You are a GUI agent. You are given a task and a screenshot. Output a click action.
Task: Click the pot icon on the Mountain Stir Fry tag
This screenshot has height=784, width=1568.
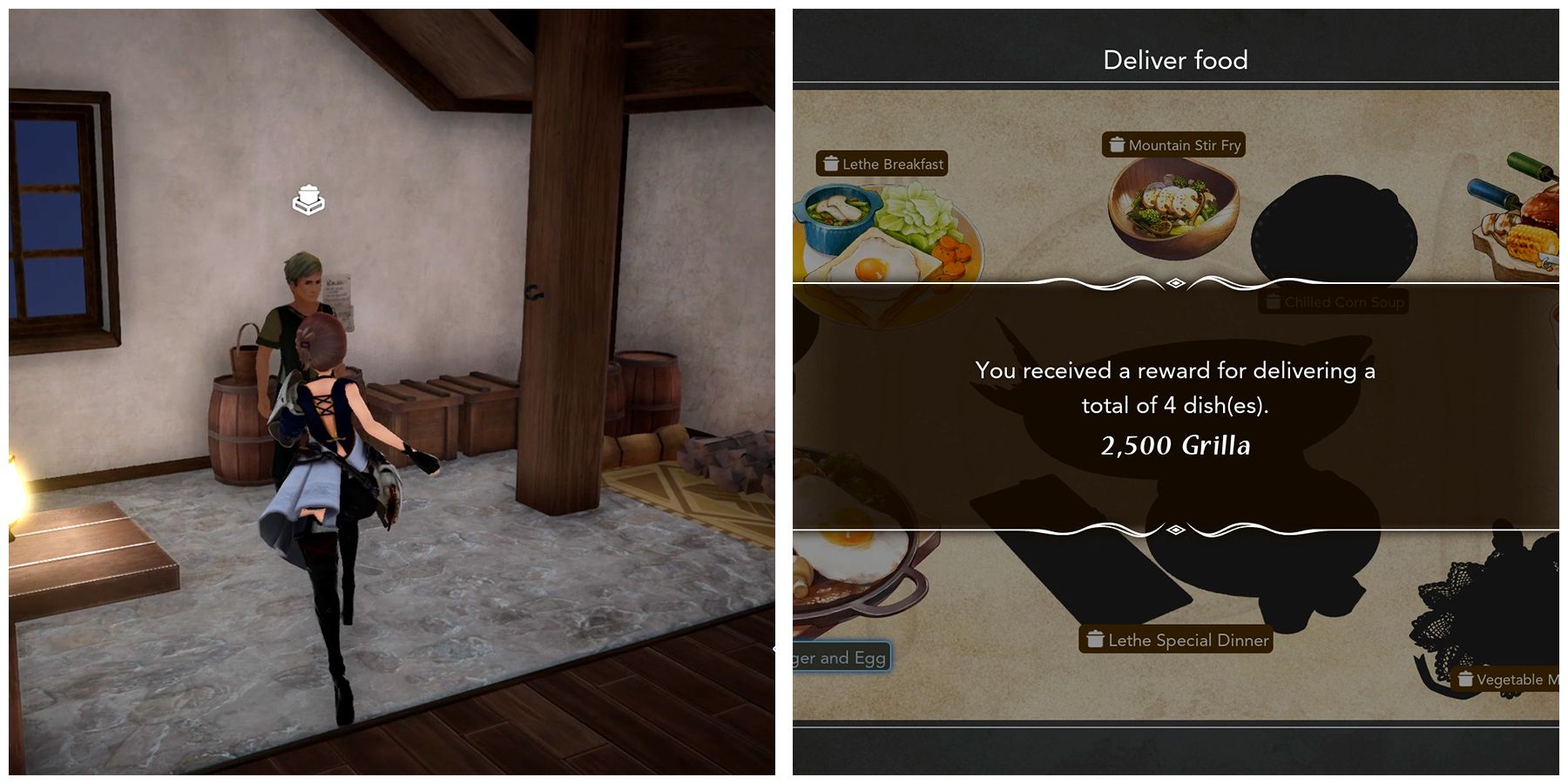point(1117,145)
